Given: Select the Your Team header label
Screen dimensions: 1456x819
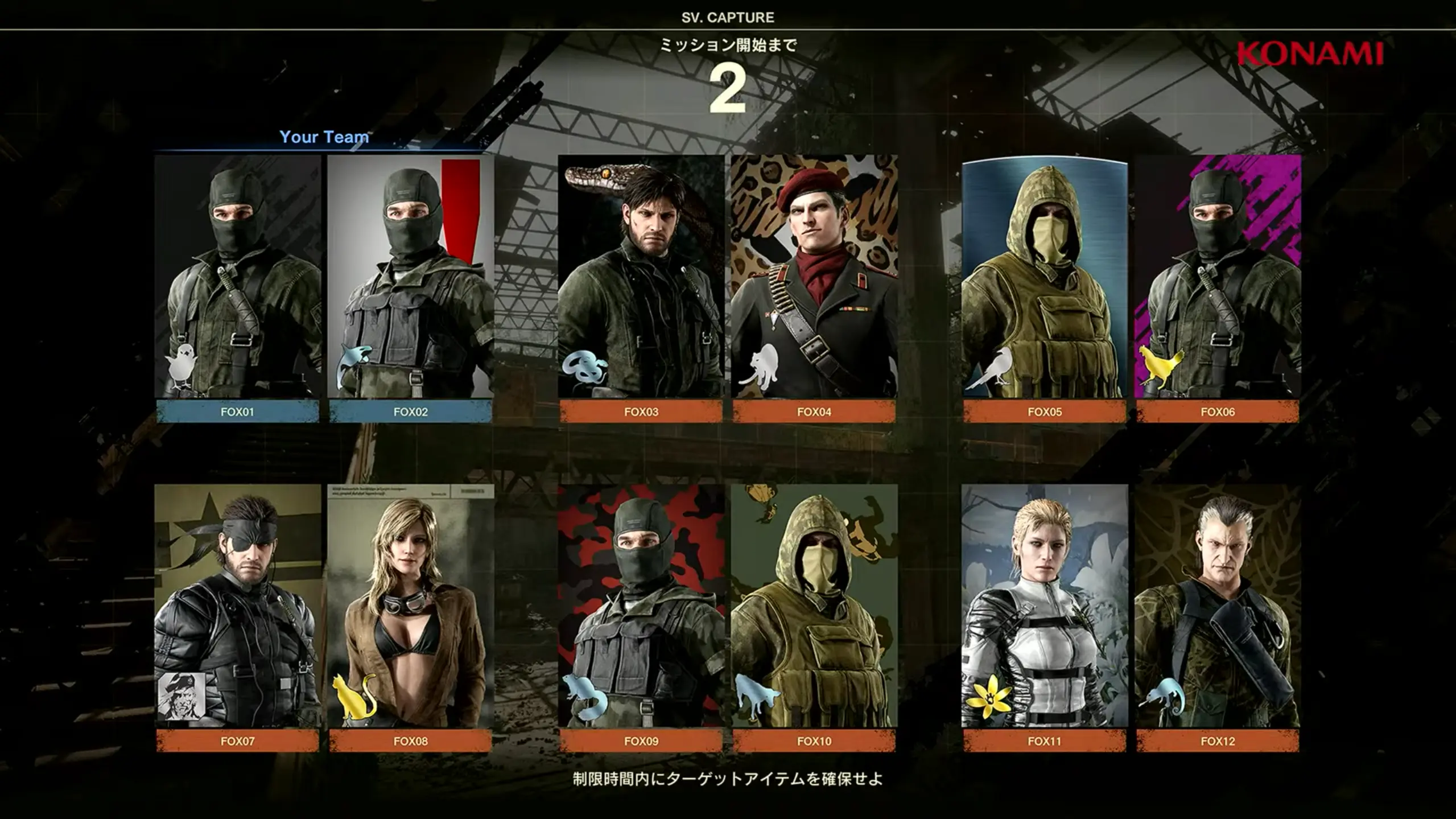Looking at the screenshot, I should (x=324, y=137).
